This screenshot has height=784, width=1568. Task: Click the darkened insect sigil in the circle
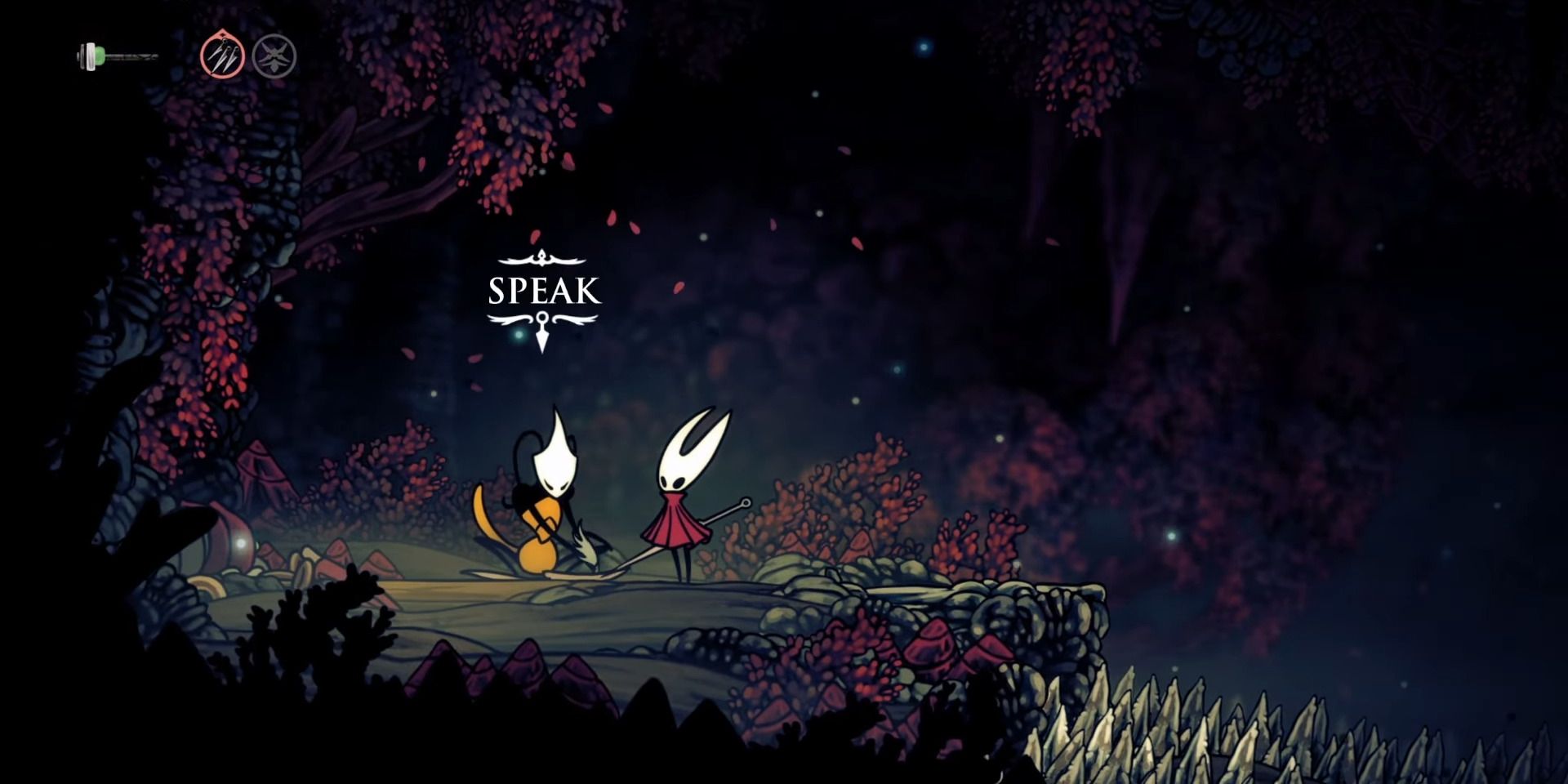click(x=276, y=56)
